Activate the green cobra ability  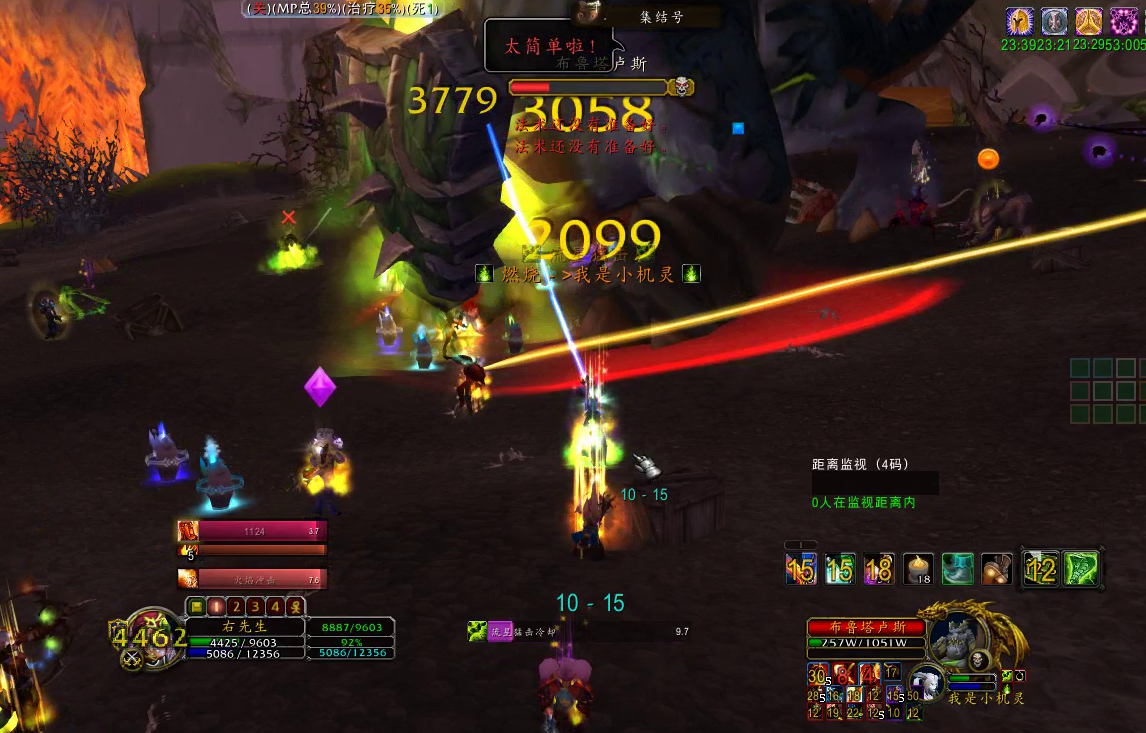pos(1080,569)
